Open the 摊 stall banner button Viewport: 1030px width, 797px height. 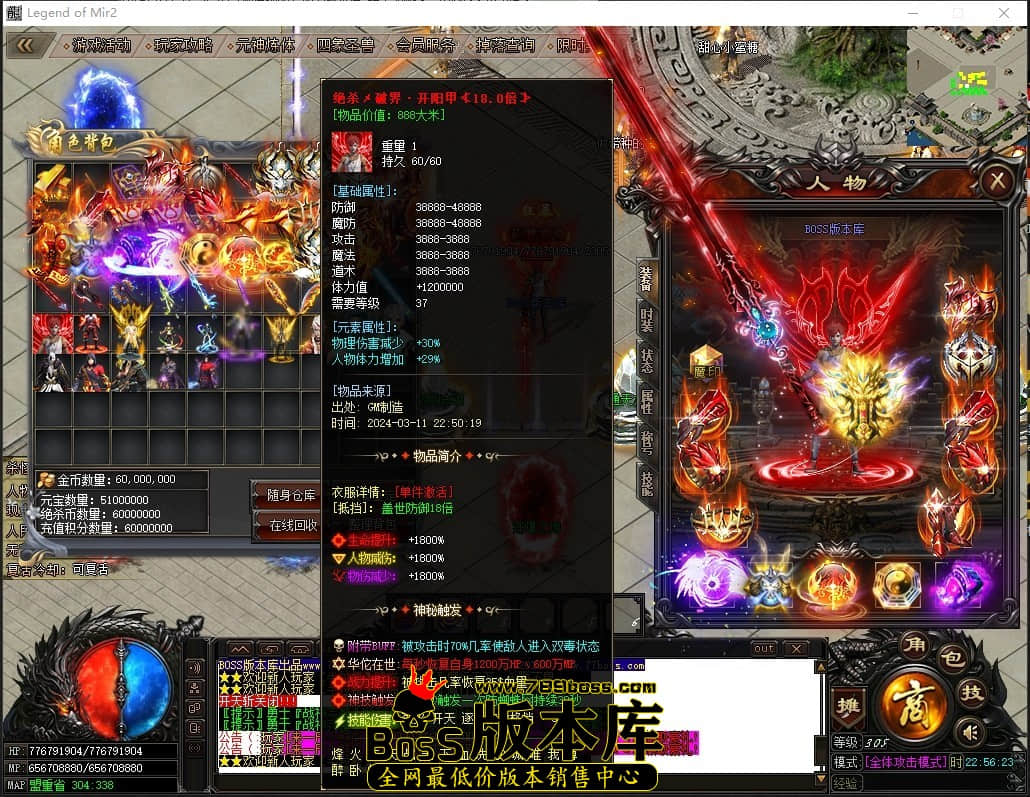pyautogui.click(x=847, y=706)
